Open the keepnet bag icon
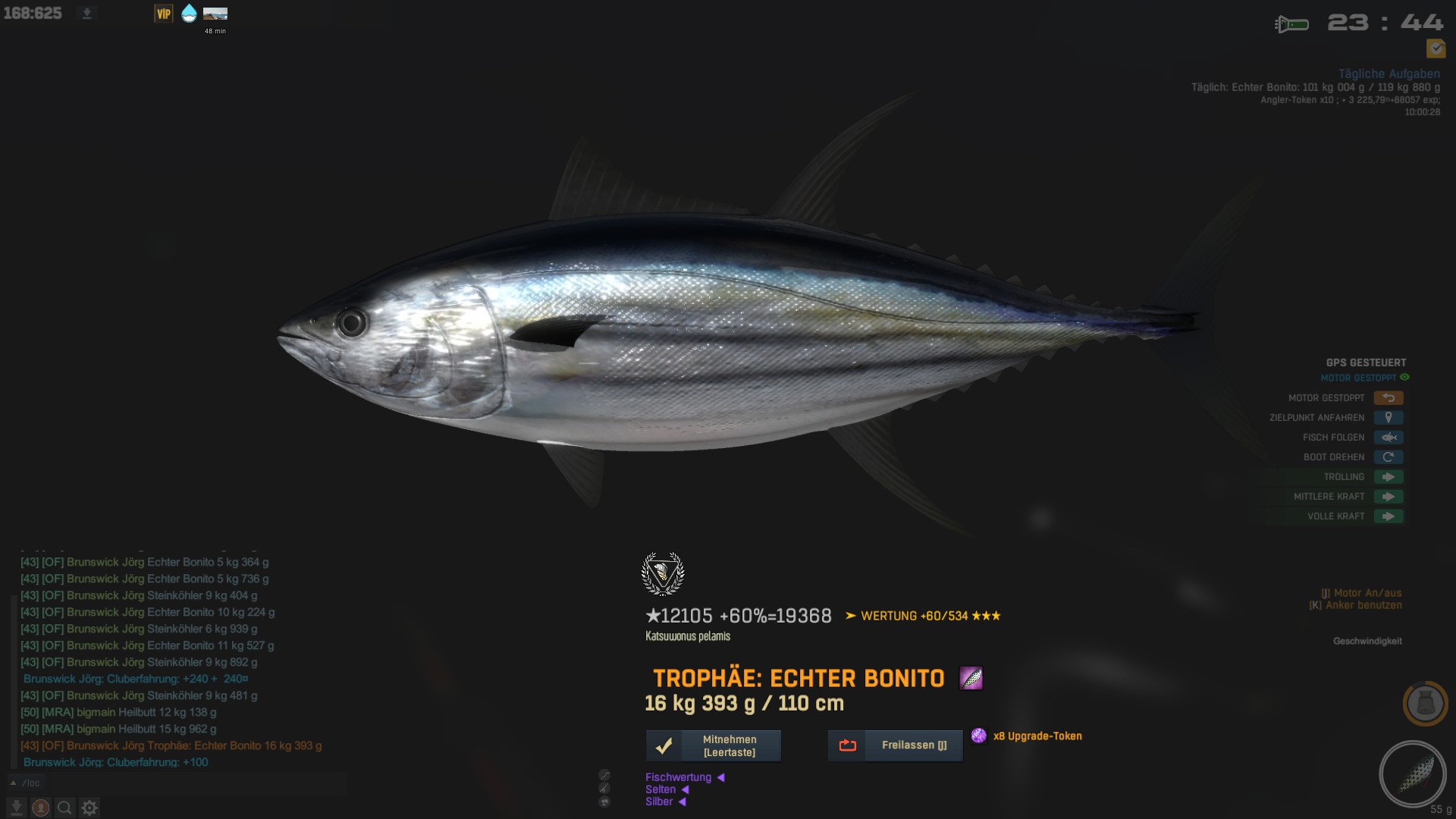Screen dimensions: 1456x819 click(1425, 704)
